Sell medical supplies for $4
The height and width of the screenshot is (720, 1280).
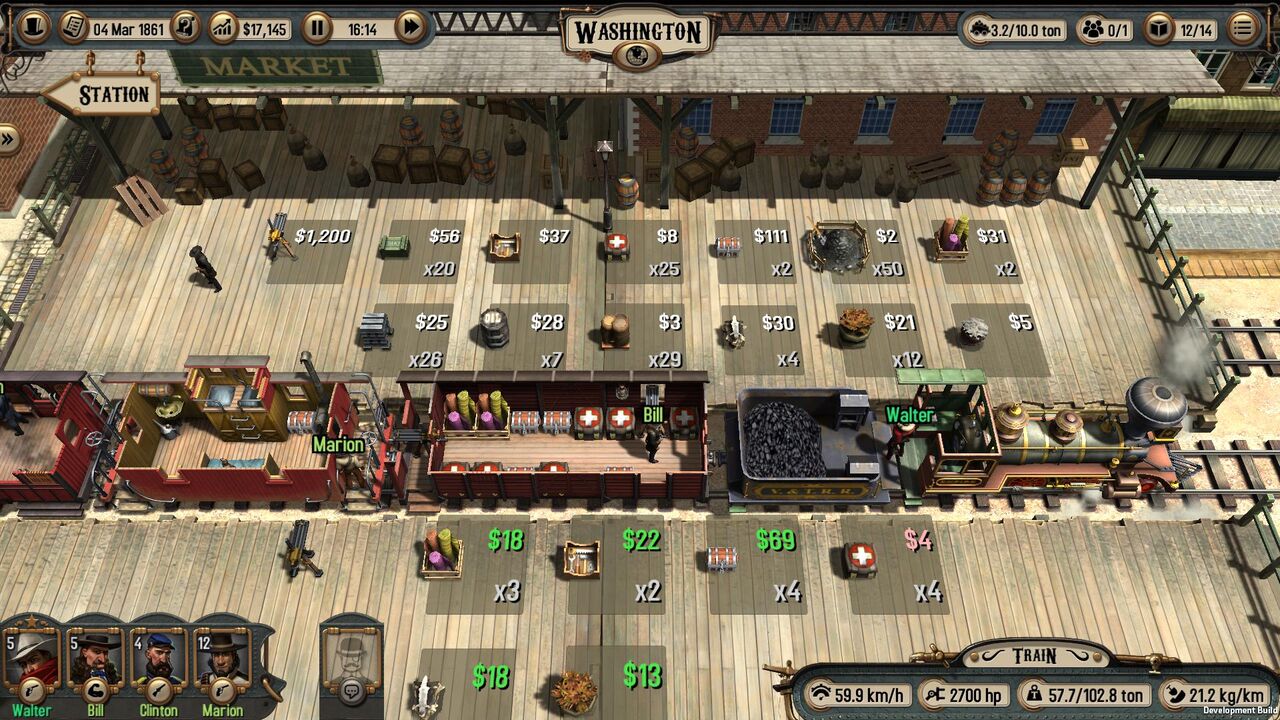click(x=893, y=563)
